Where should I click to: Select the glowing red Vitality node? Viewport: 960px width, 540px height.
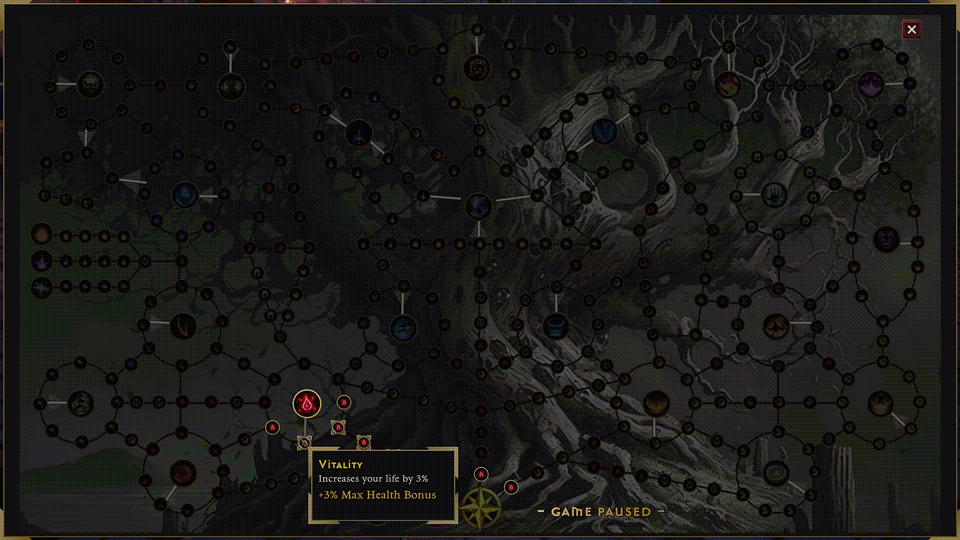click(306, 404)
